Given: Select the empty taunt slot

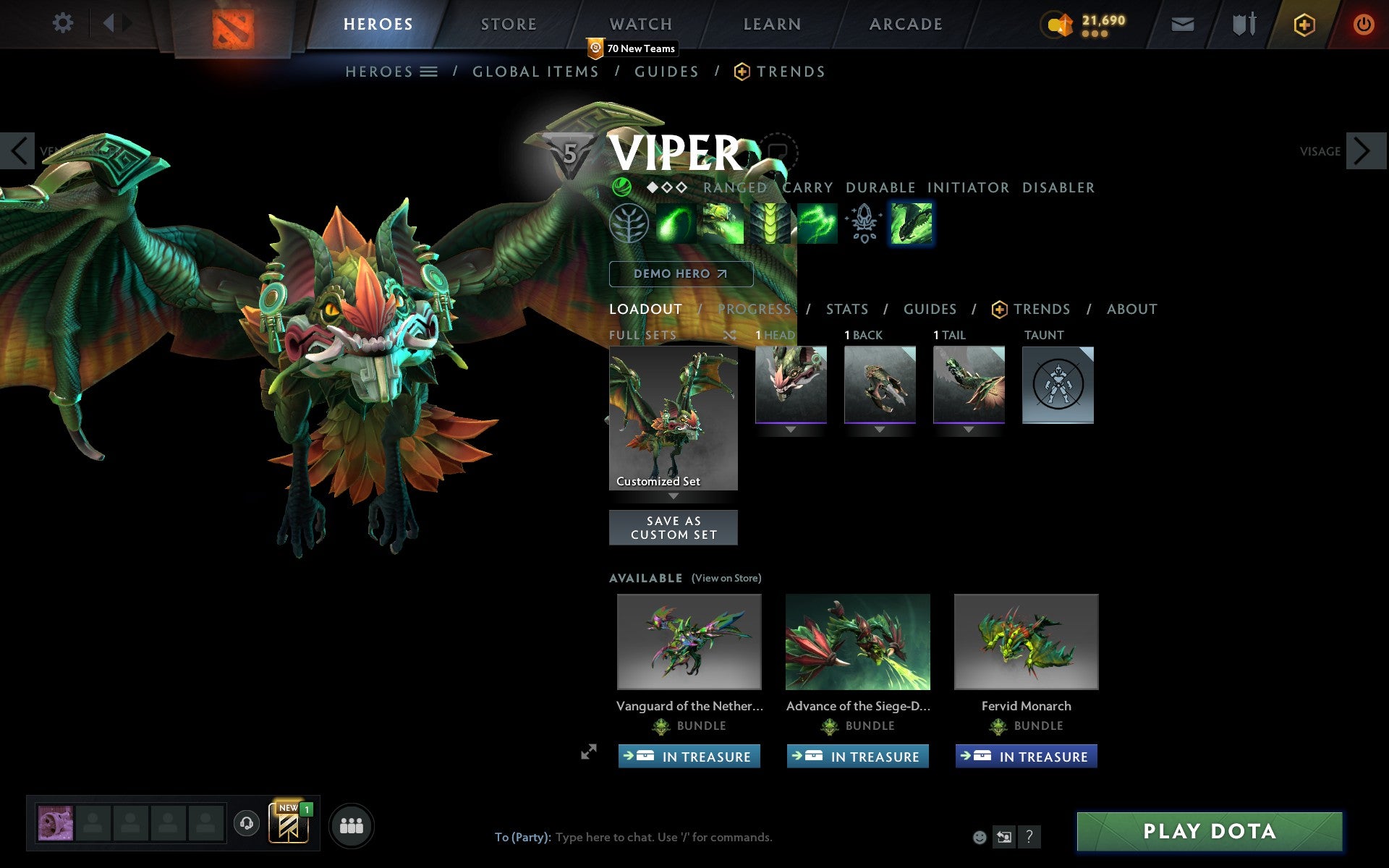Looking at the screenshot, I should (1058, 384).
